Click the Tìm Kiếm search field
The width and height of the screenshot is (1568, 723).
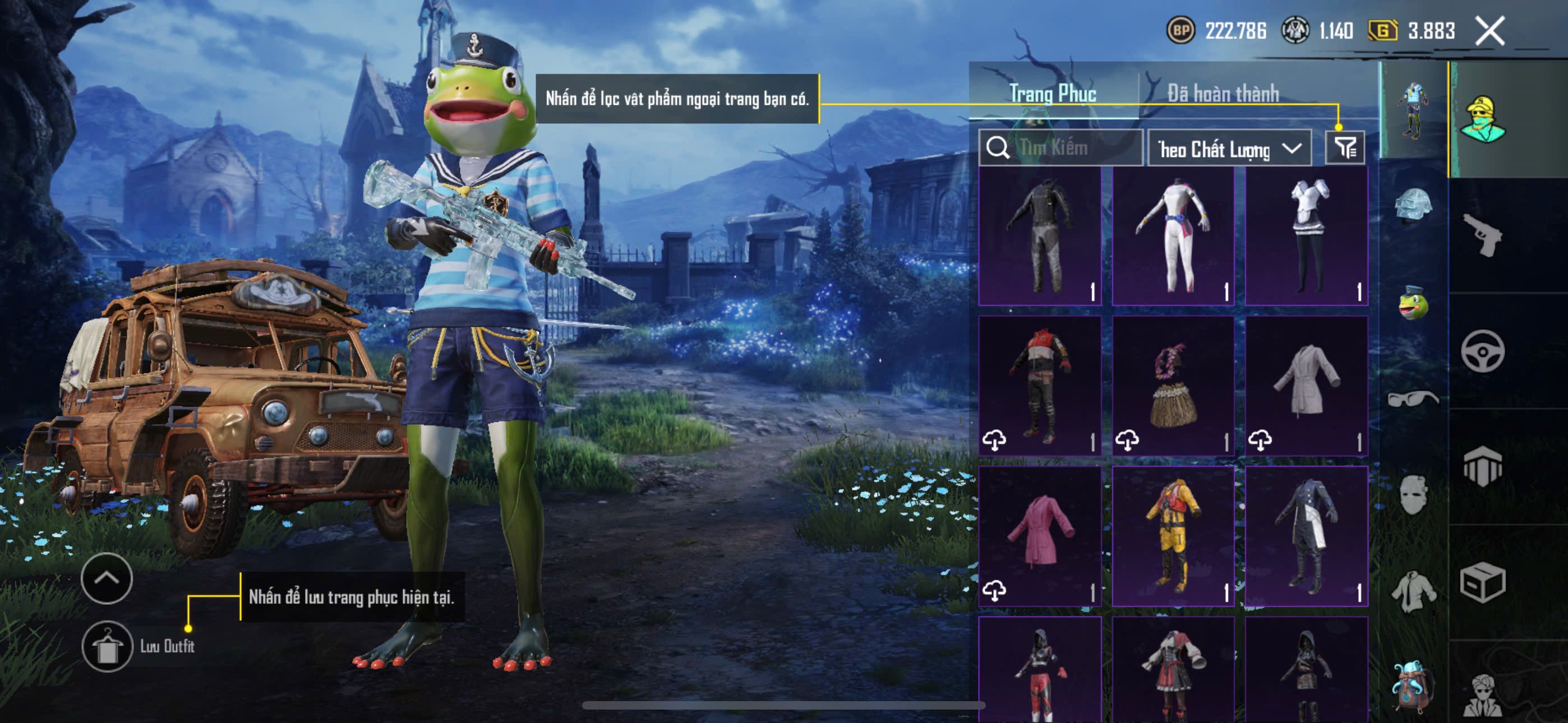[x=1060, y=148]
